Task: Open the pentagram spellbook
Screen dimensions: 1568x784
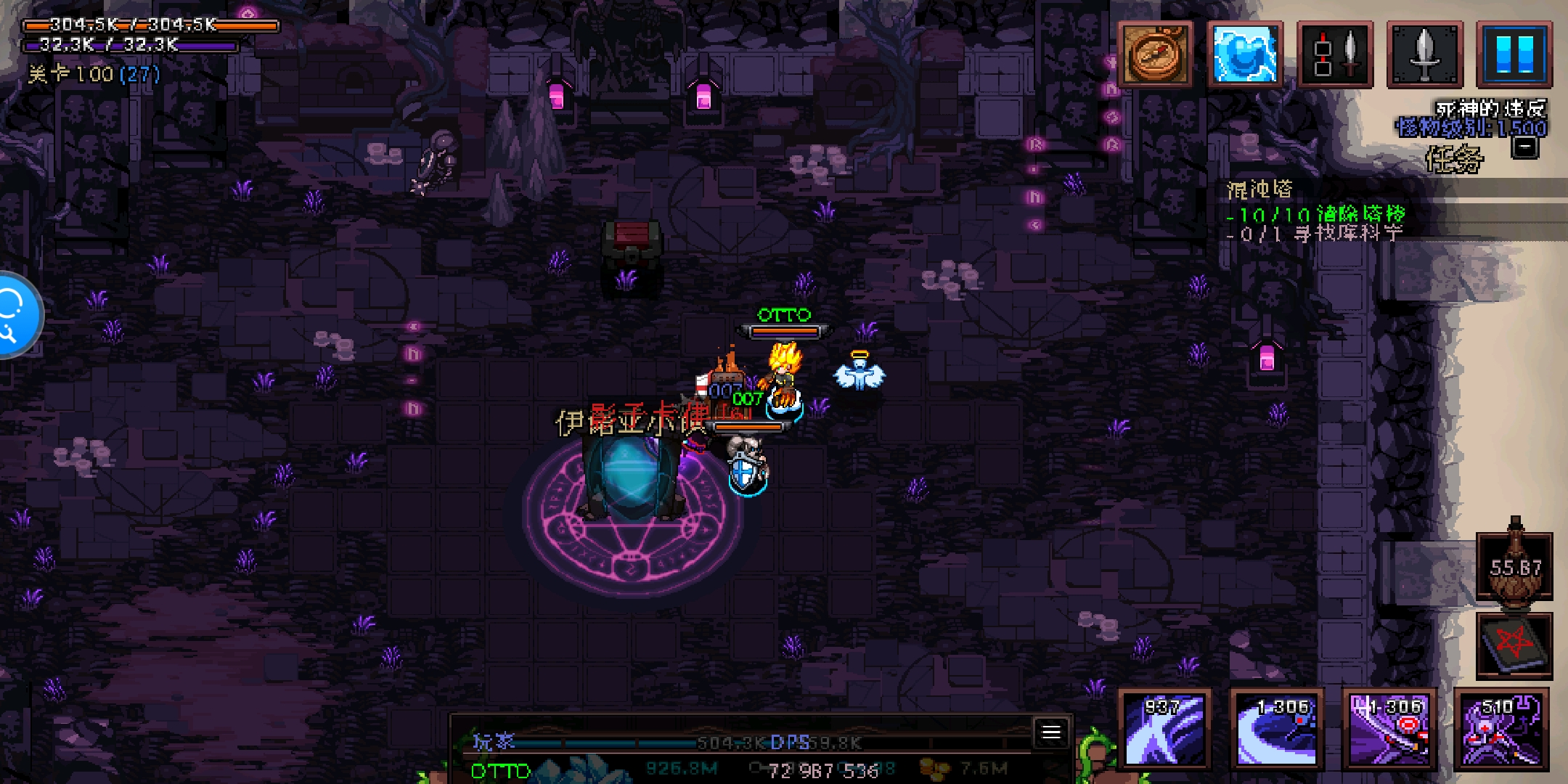Action: click(1514, 645)
